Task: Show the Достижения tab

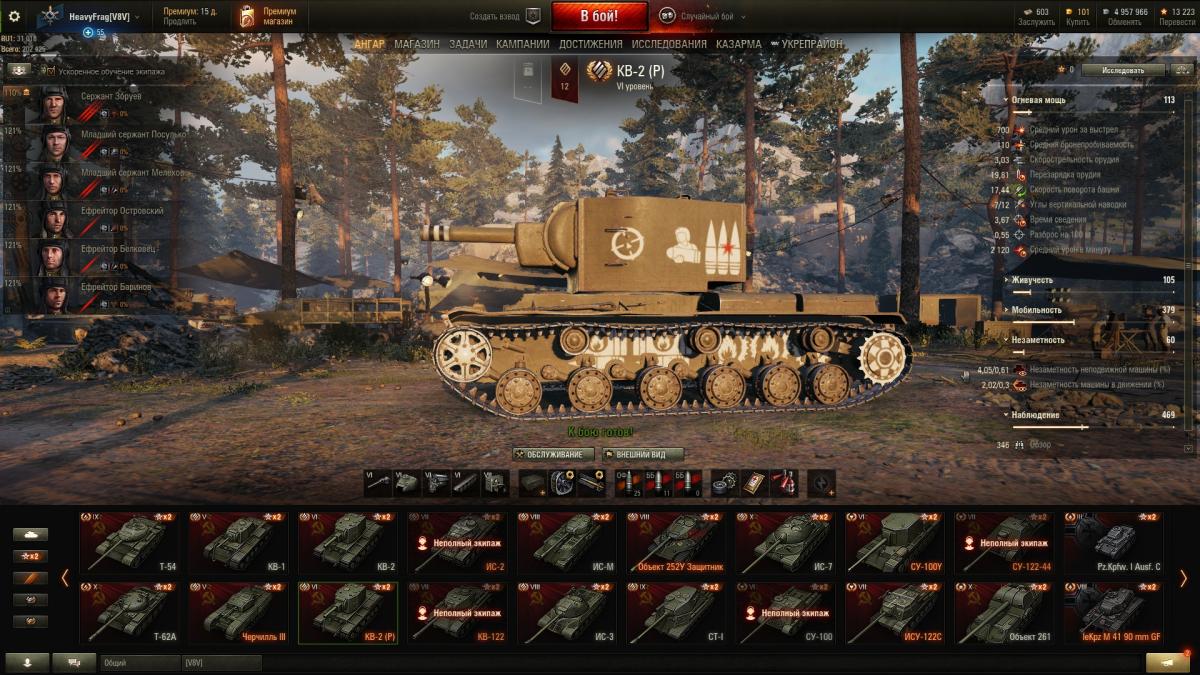Action: (x=590, y=44)
